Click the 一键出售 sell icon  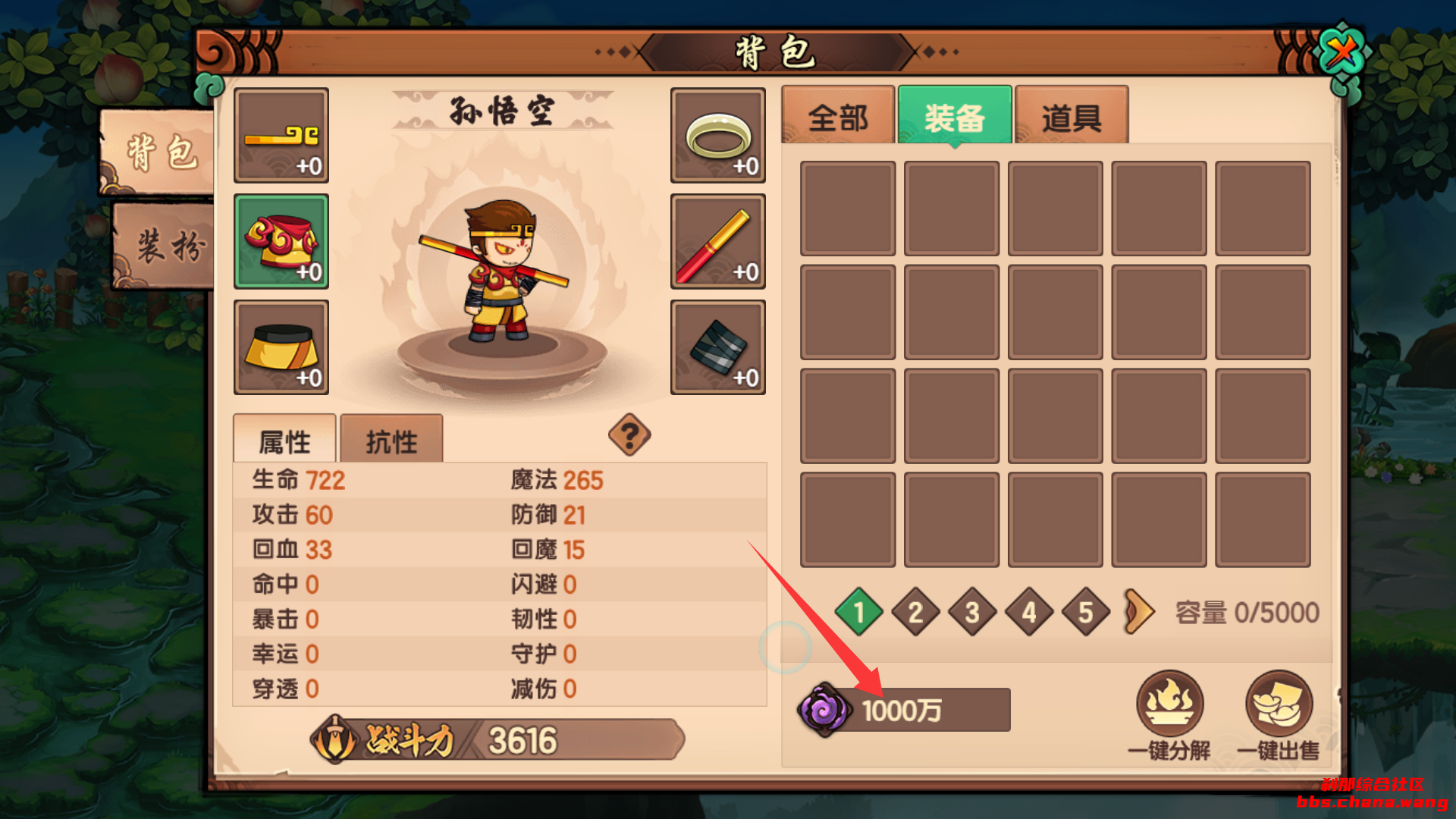point(1277,705)
